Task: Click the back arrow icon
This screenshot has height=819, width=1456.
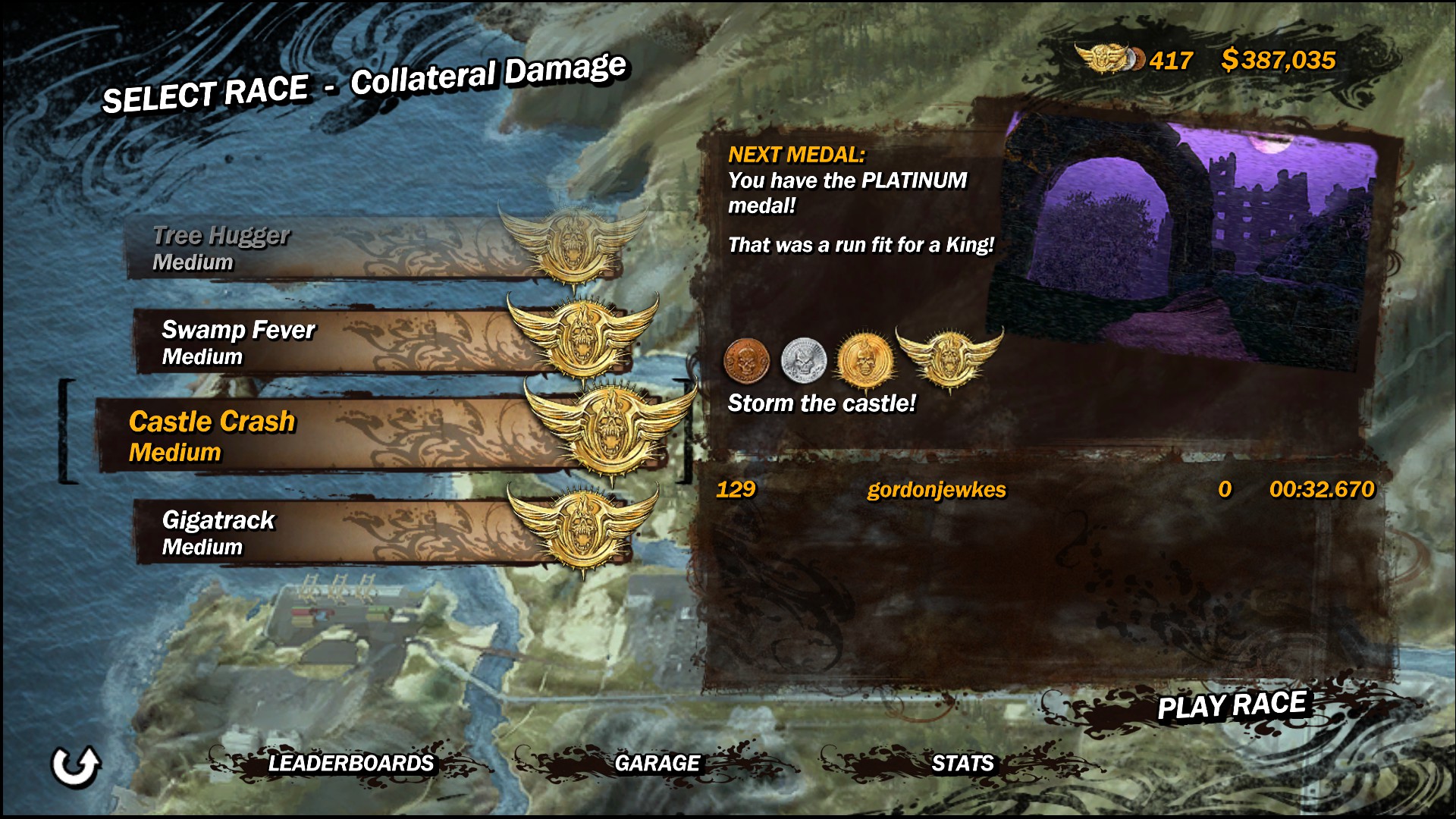Action: pos(75,766)
